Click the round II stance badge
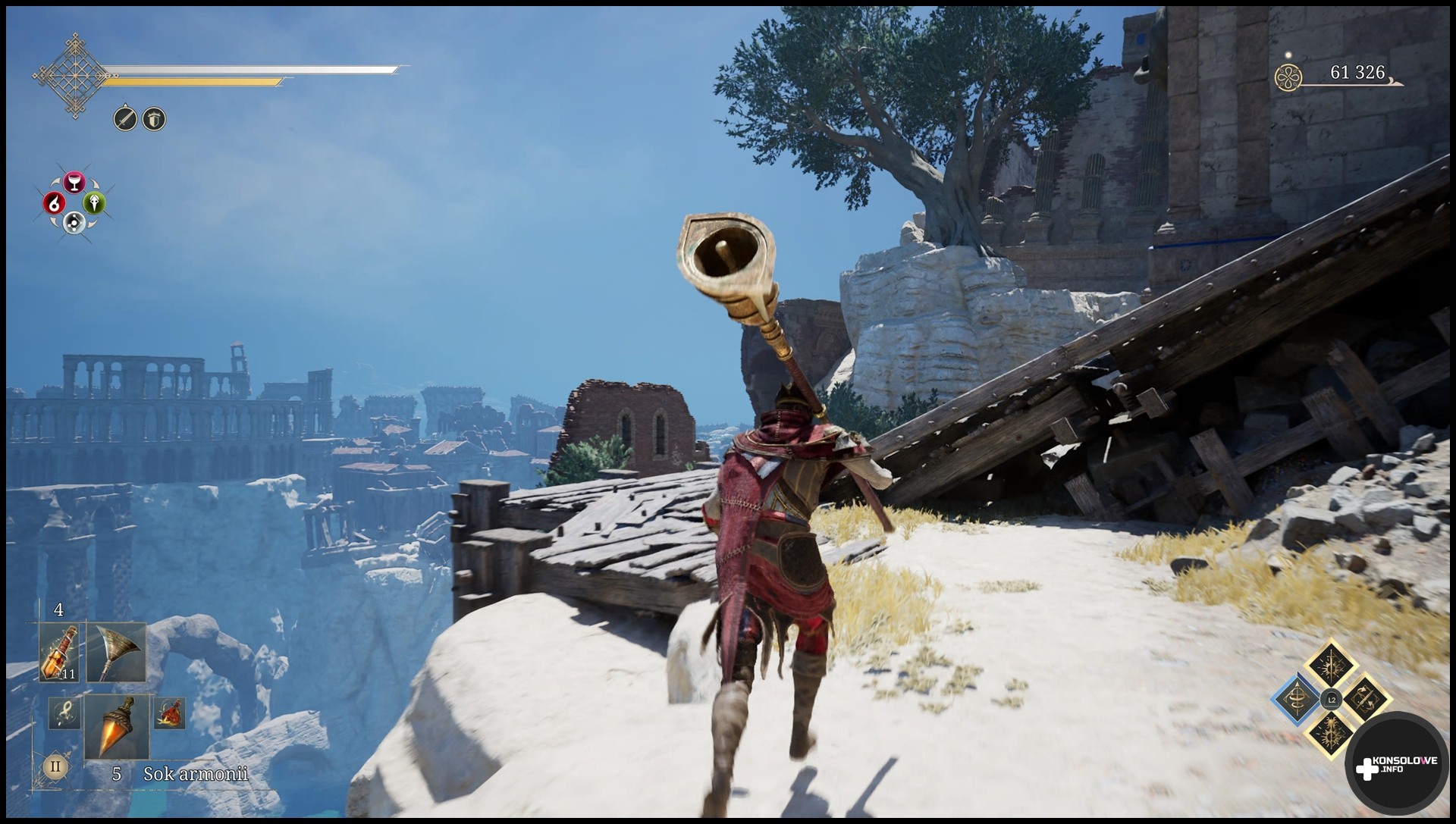The height and width of the screenshot is (824, 1456). (55, 766)
